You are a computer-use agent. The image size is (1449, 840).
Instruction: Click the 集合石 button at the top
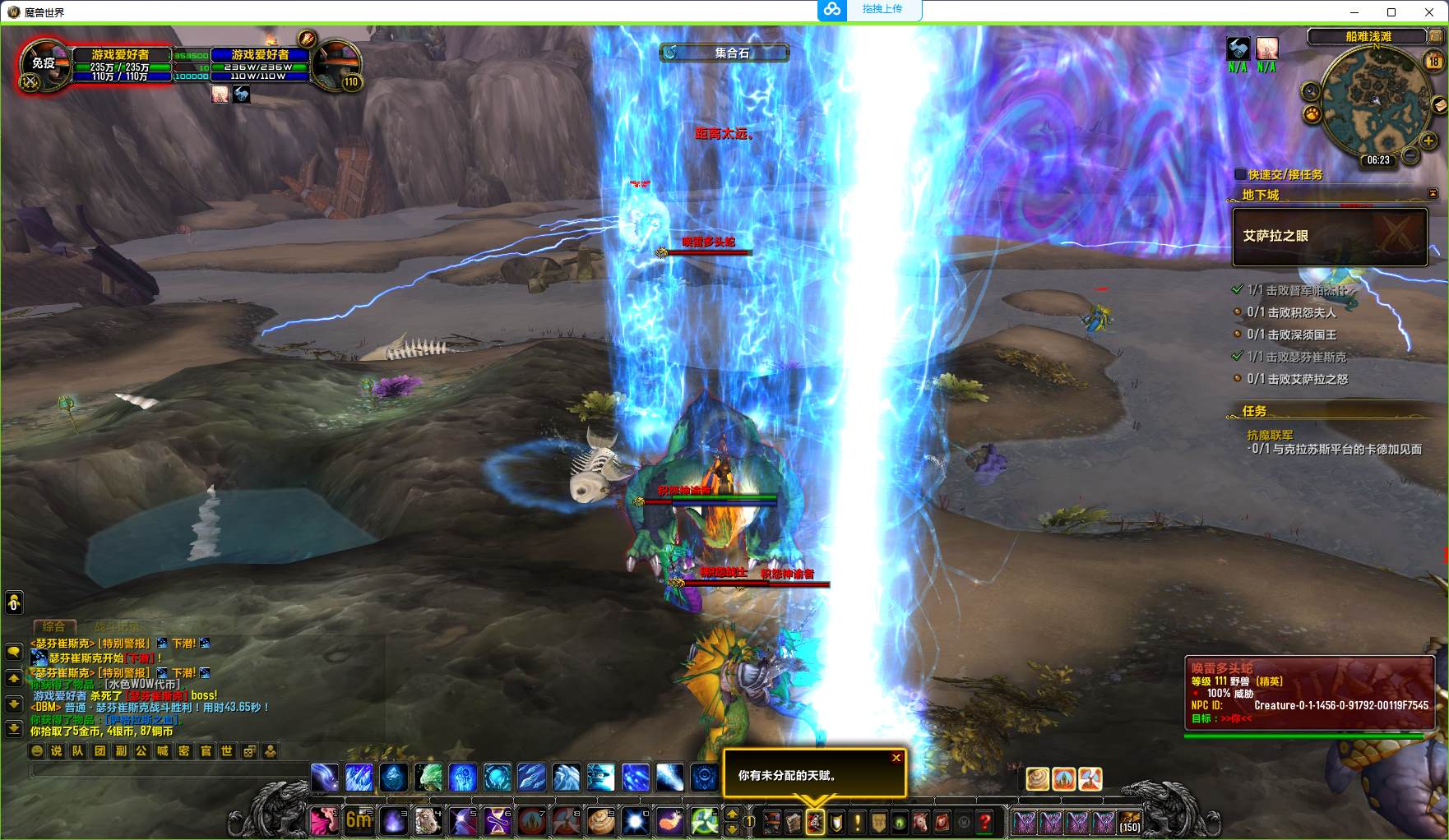coord(724,53)
